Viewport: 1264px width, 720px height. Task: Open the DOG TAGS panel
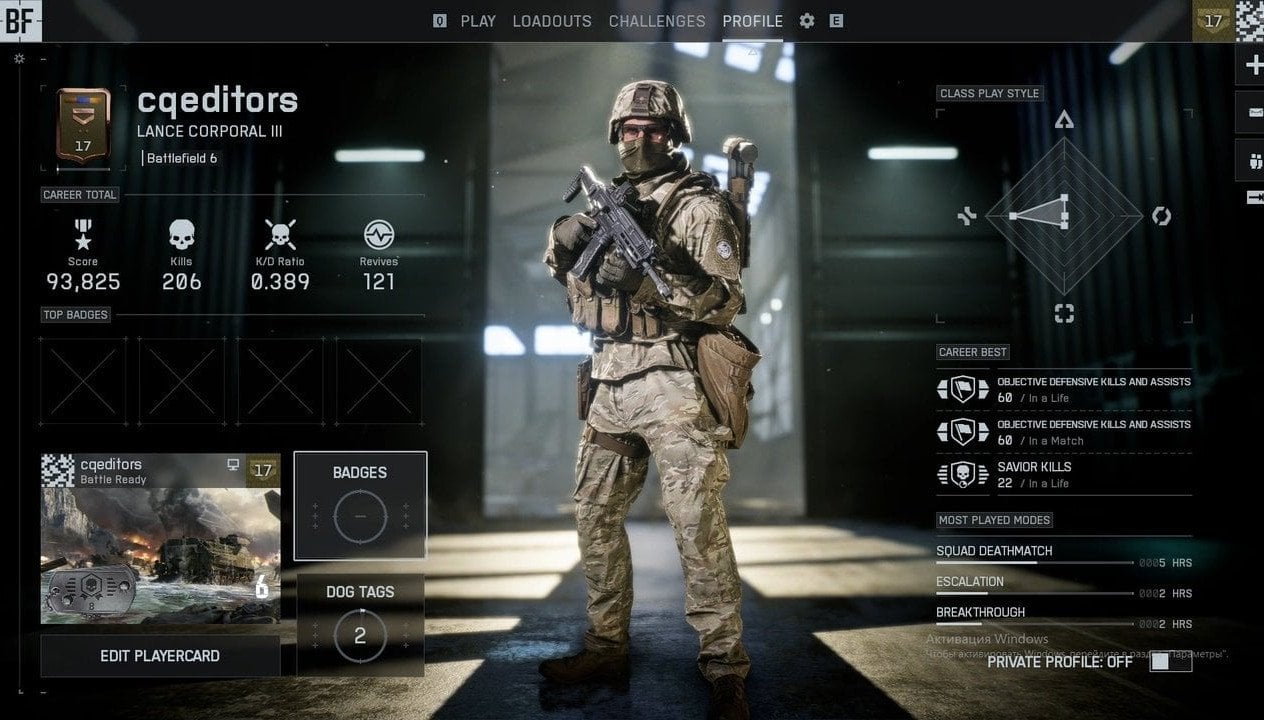[x=360, y=623]
